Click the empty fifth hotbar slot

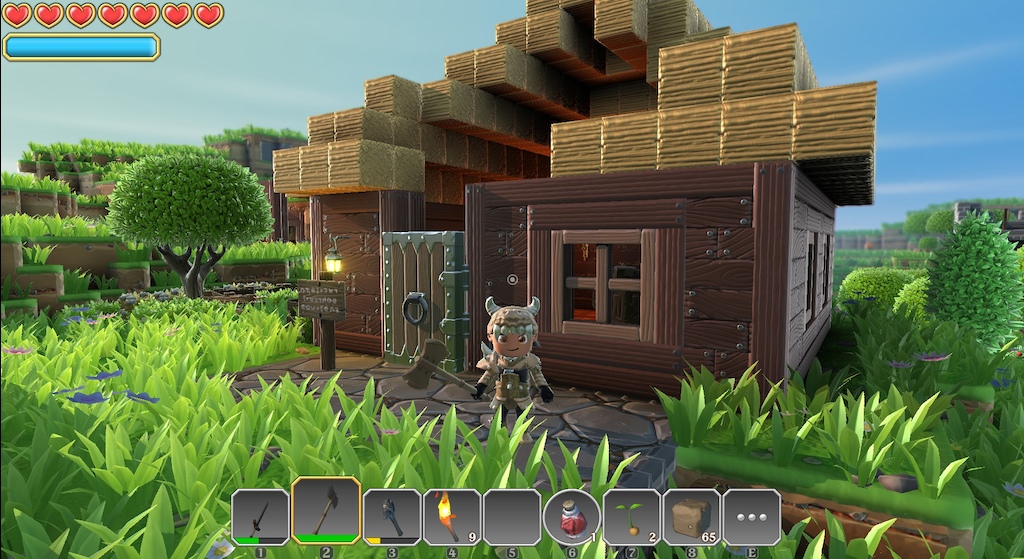click(x=511, y=516)
